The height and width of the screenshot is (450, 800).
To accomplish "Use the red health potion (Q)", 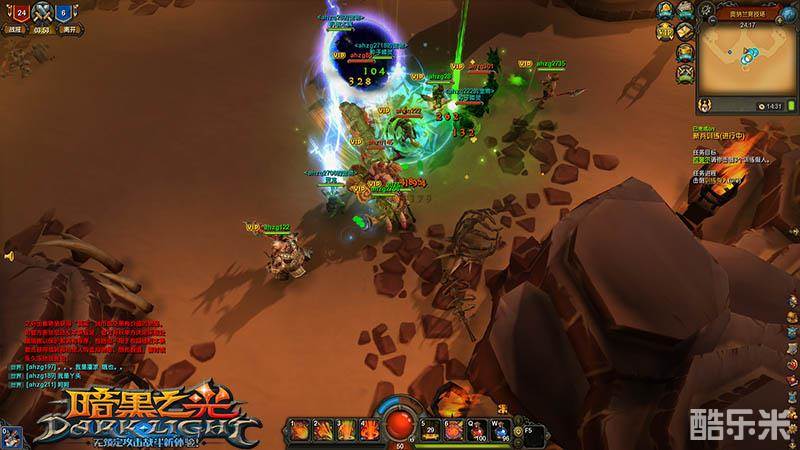I will (478, 430).
